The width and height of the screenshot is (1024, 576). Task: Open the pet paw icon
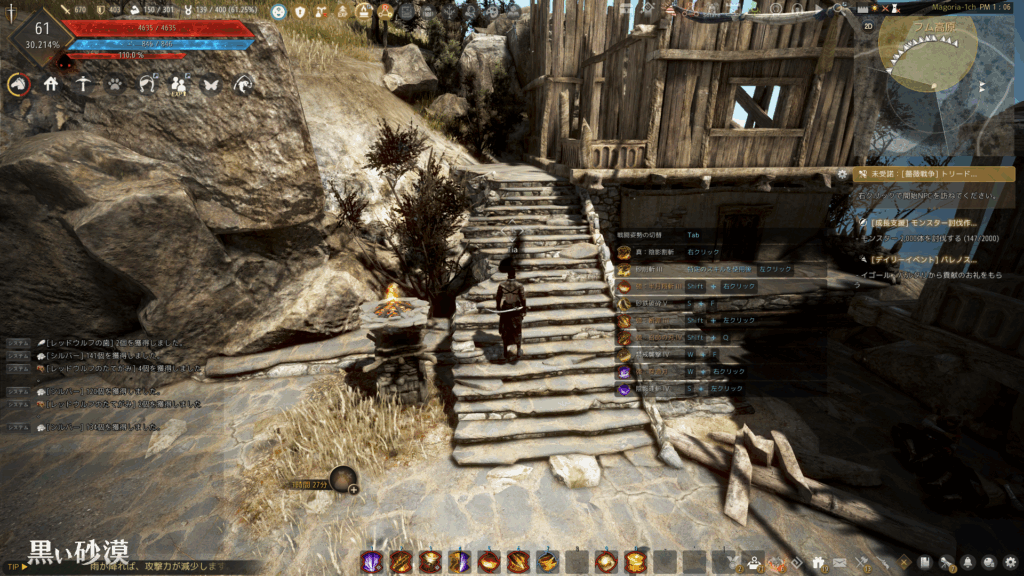(x=115, y=85)
